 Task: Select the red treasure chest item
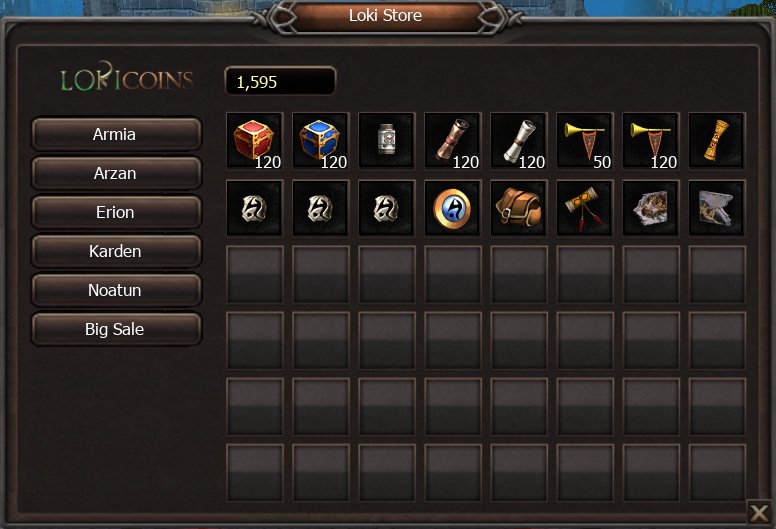[x=254, y=141]
